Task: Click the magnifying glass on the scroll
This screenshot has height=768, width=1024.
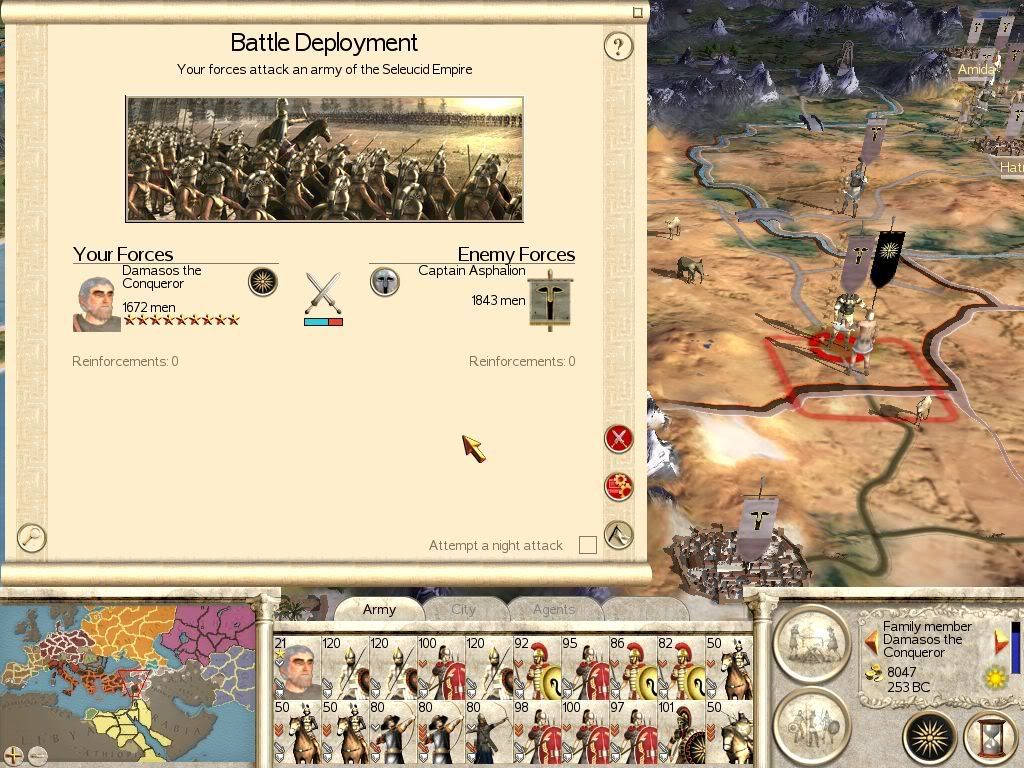Action: 32,537
